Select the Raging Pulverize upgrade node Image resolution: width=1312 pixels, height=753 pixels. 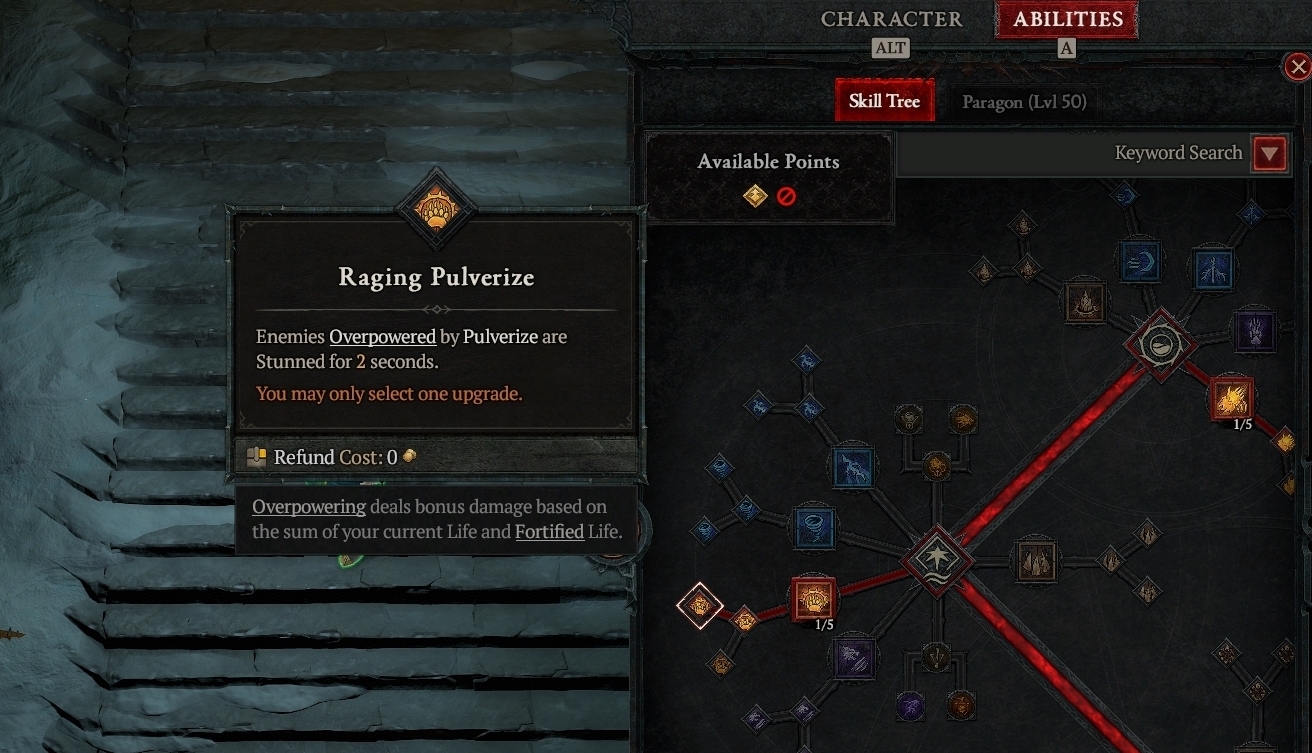(700, 607)
